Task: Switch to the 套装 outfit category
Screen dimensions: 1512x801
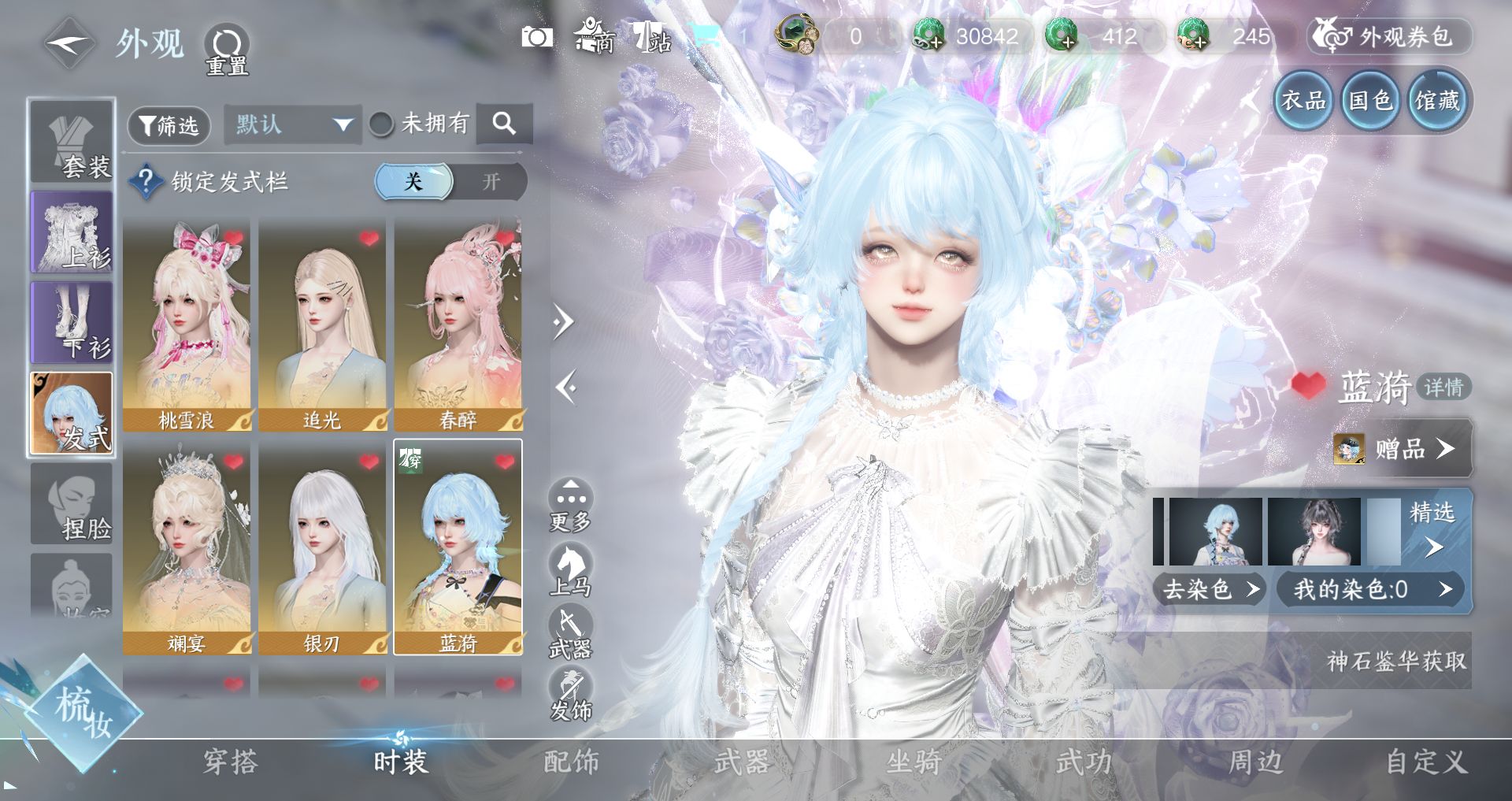Action: [x=72, y=142]
